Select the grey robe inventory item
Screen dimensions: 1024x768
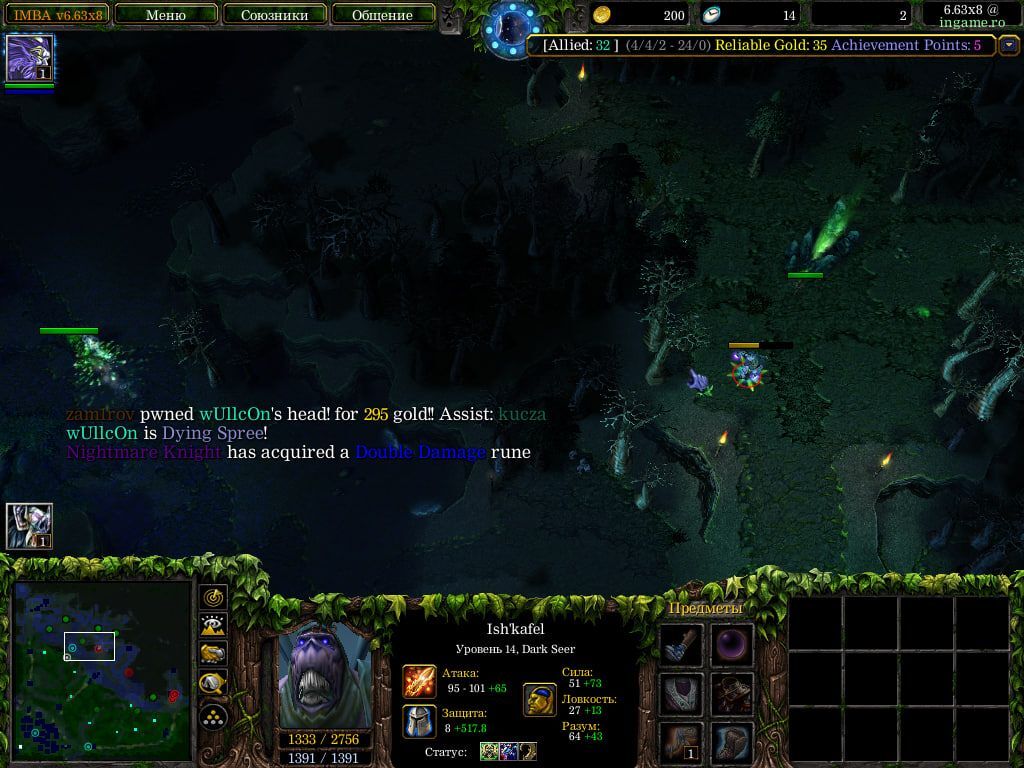tap(682, 694)
